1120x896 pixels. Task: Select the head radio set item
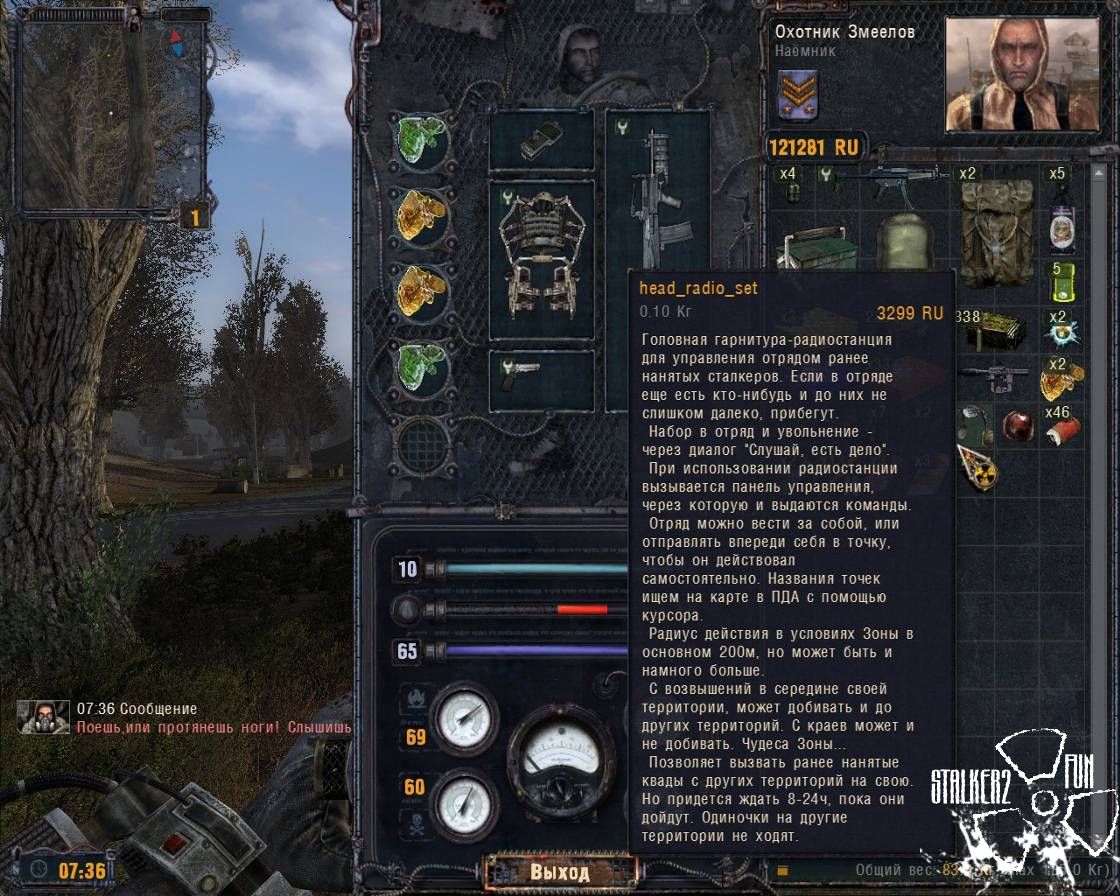point(973,424)
